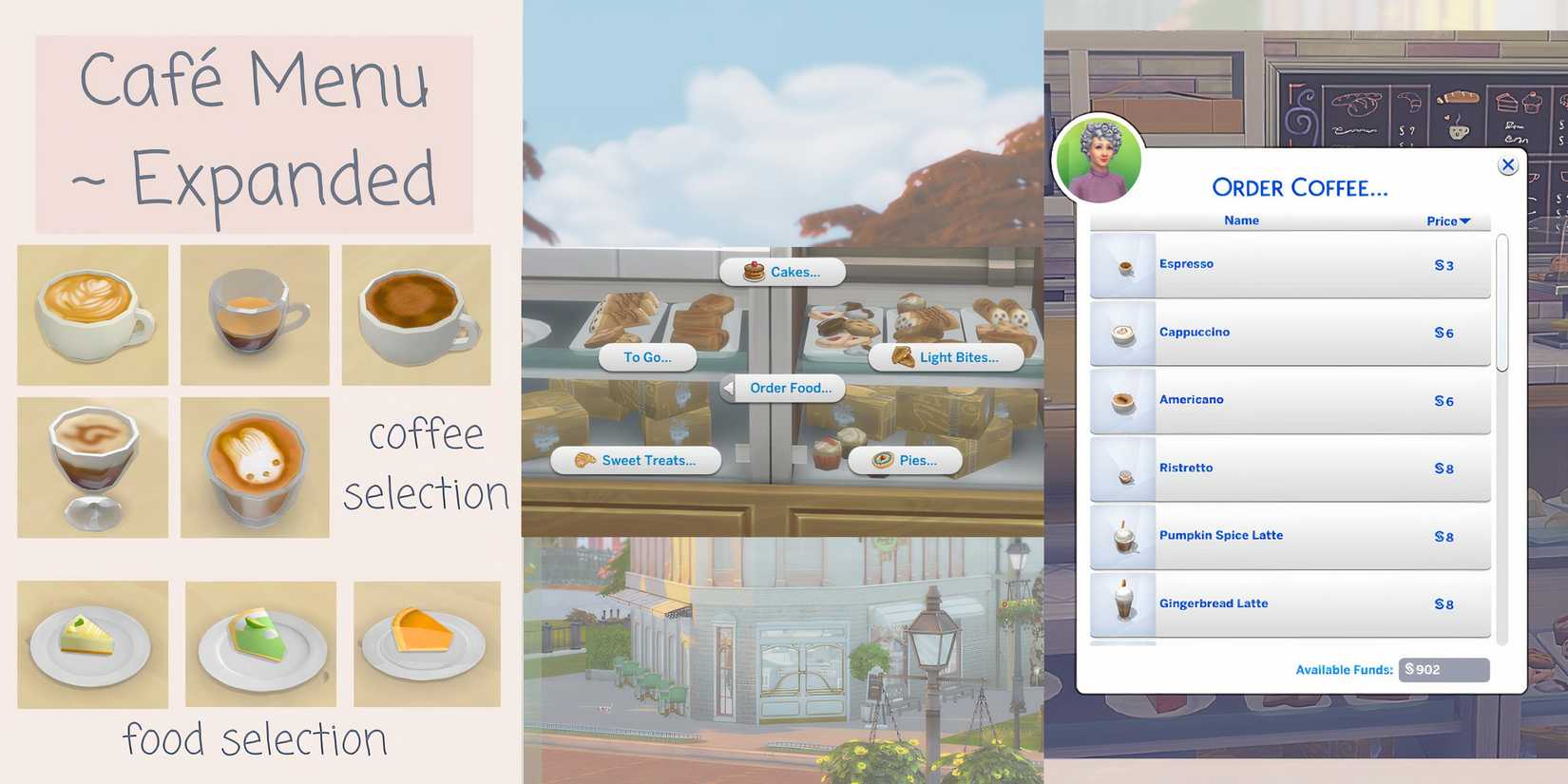
Task: Sort the coffee list by Name column
Action: [1240, 220]
